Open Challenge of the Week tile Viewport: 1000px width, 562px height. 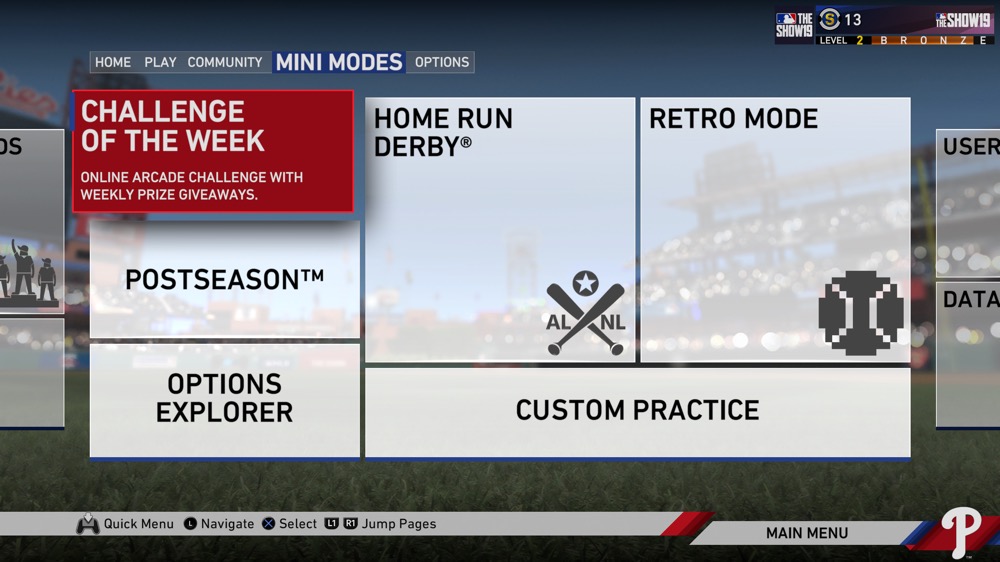coord(213,151)
